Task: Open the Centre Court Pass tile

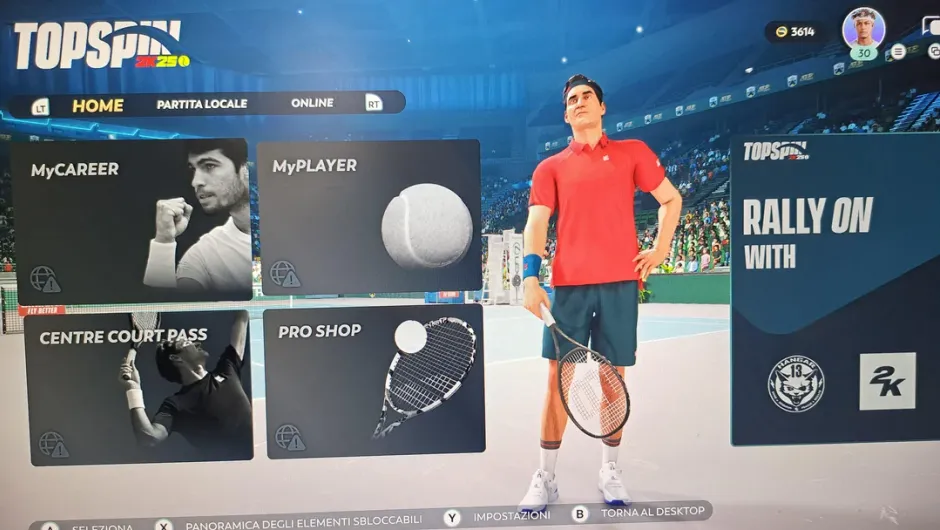Action: click(x=136, y=388)
